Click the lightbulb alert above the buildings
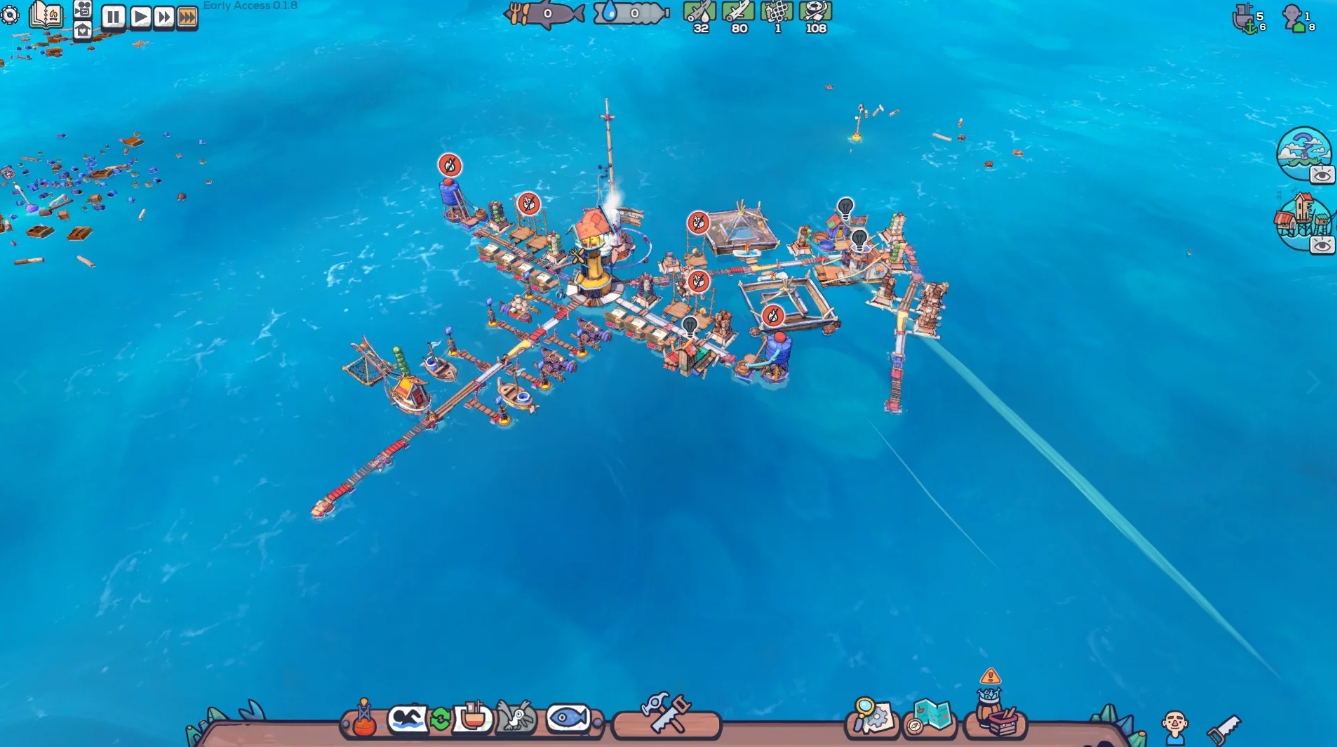This screenshot has width=1337, height=747. [843, 207]
